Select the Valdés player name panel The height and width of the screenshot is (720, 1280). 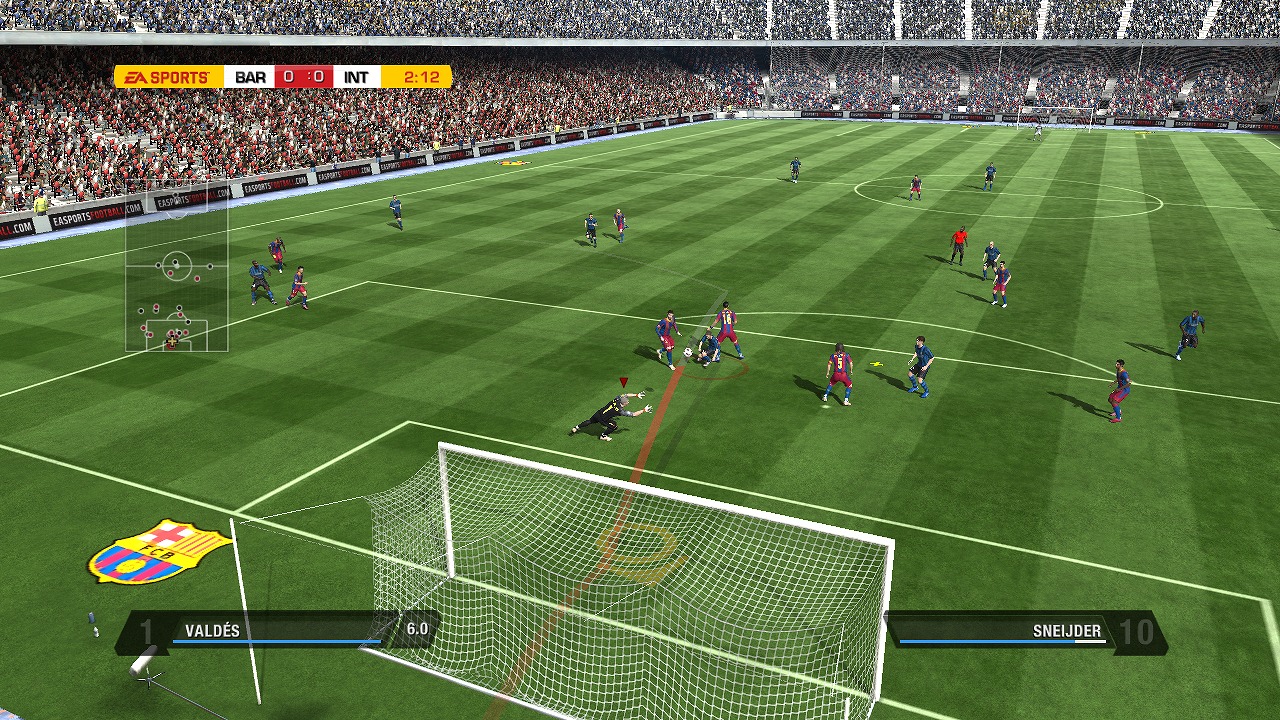point(275,632)
